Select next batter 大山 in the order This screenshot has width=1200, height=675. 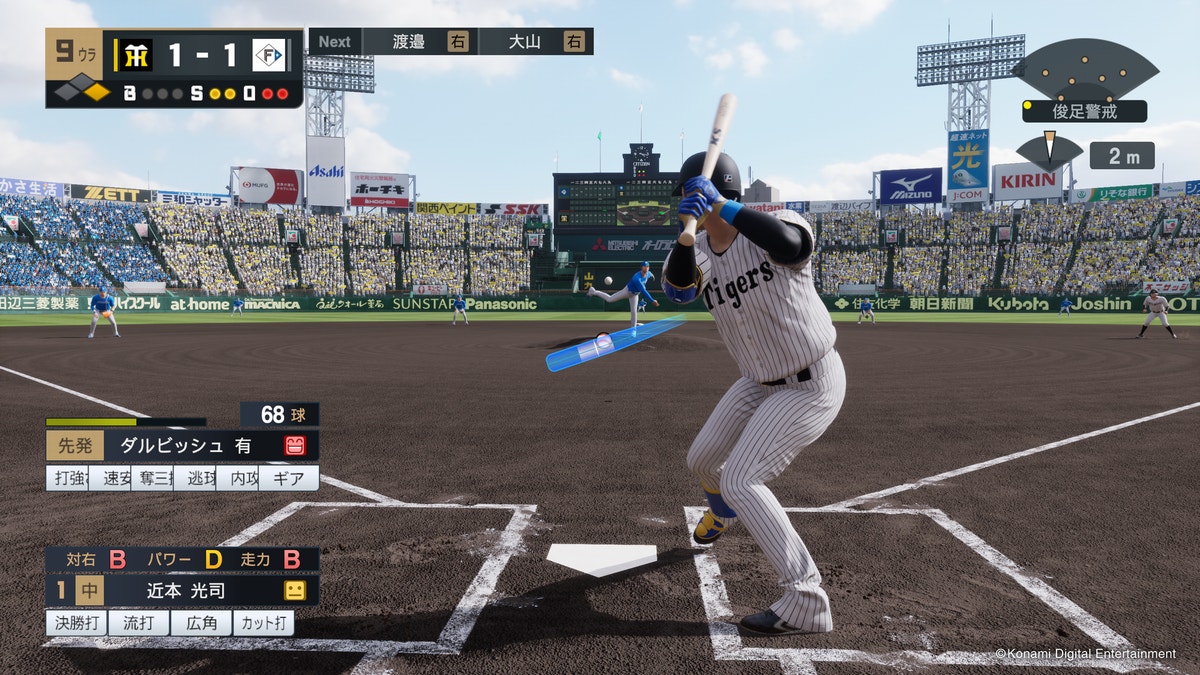535,41
